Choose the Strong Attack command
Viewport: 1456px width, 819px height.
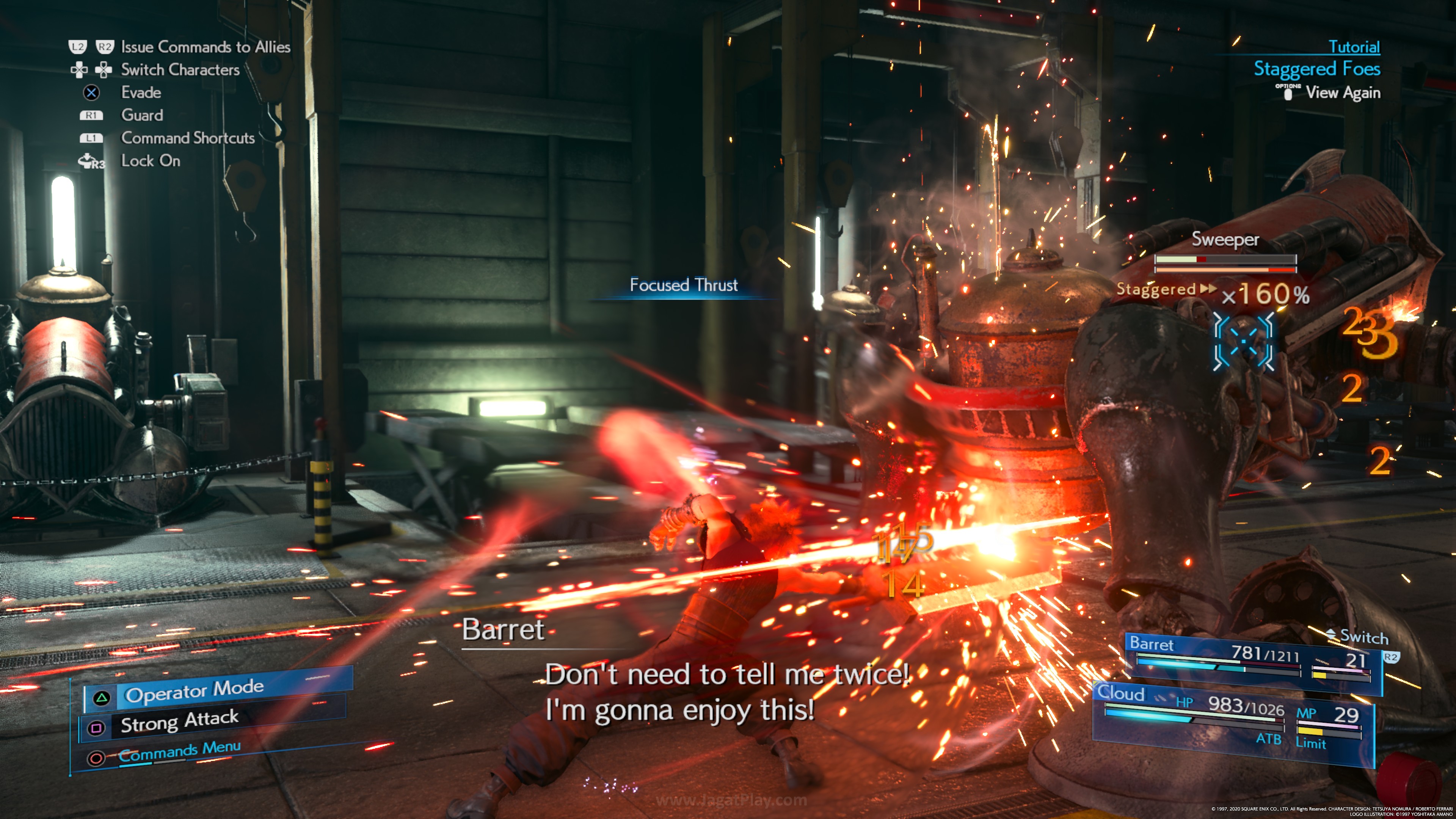tap(180, 721)
